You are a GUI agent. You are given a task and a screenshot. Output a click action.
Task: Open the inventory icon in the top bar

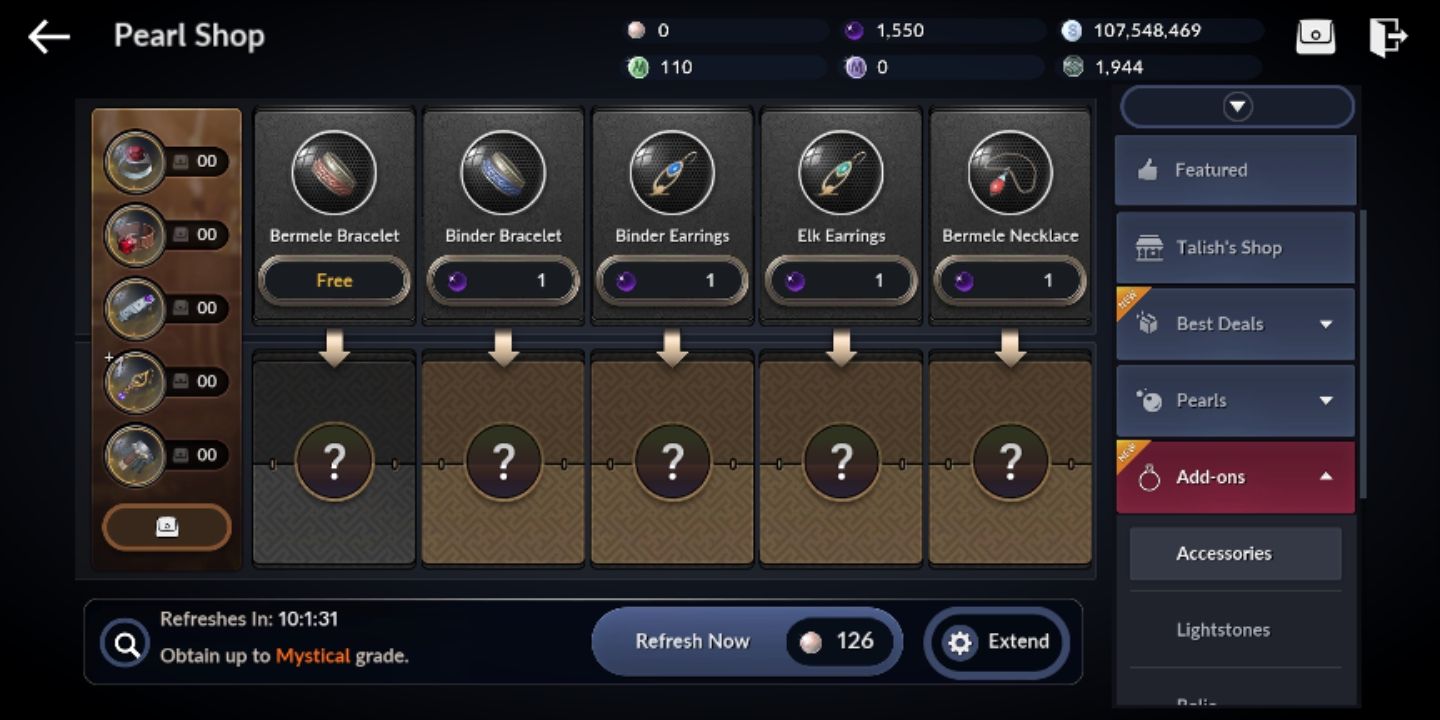coord(1315,35)
